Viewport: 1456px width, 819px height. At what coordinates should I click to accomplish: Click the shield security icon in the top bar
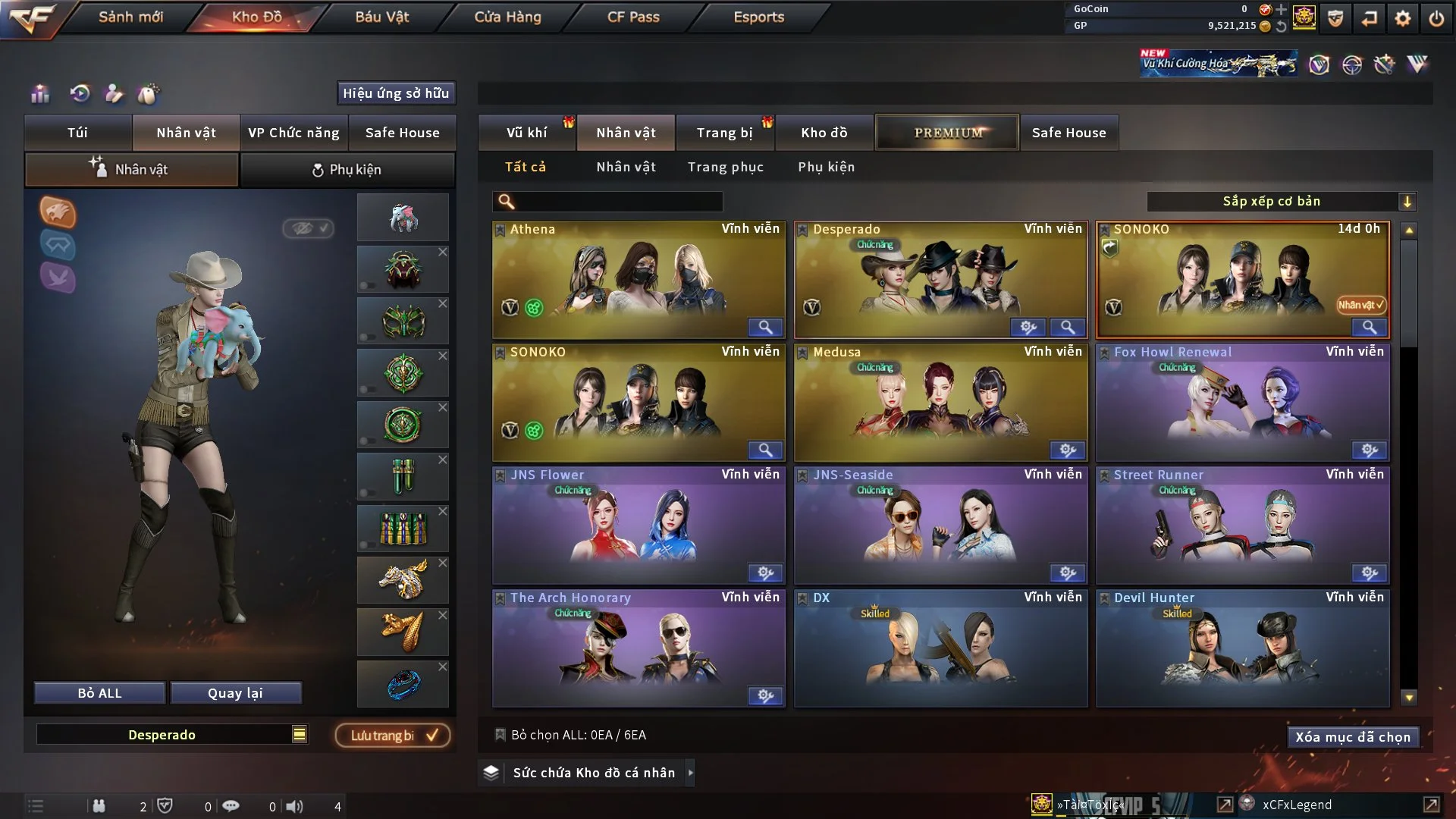[x=1335, y=18]
